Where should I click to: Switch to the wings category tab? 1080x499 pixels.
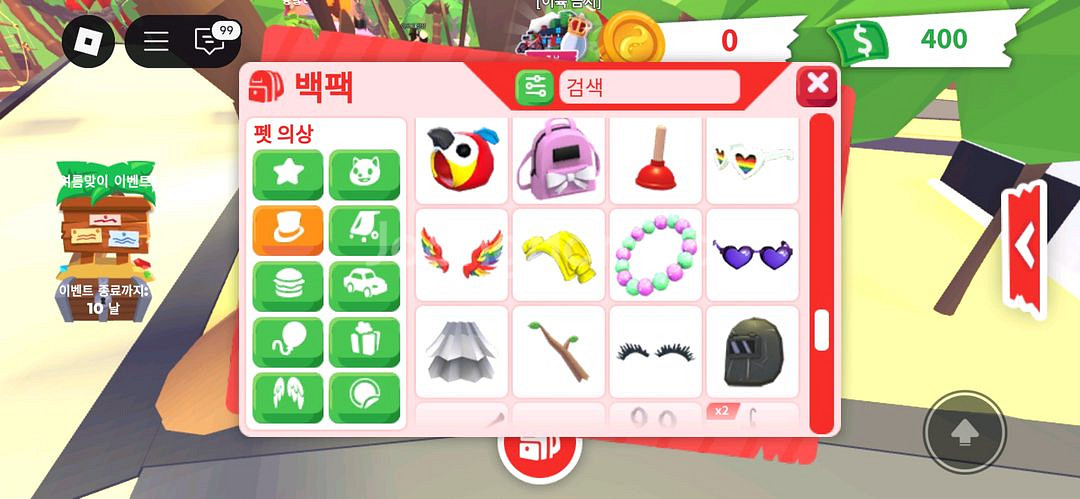coord(288,397)
